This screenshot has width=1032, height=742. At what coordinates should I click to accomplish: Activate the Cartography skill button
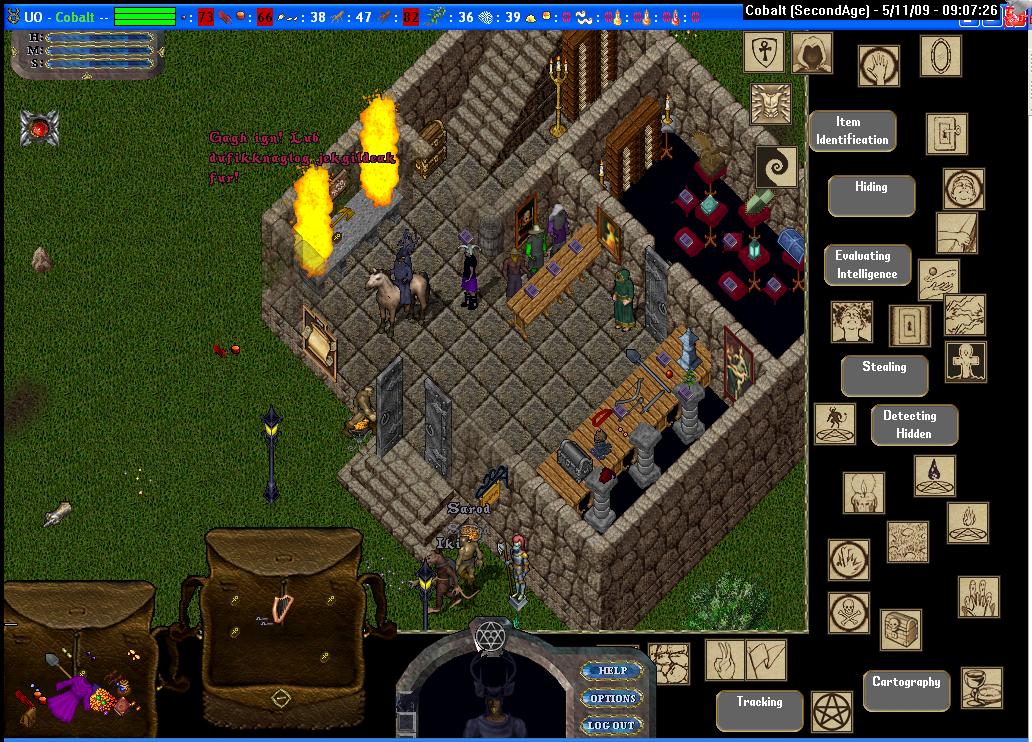(x=906, y=689)
